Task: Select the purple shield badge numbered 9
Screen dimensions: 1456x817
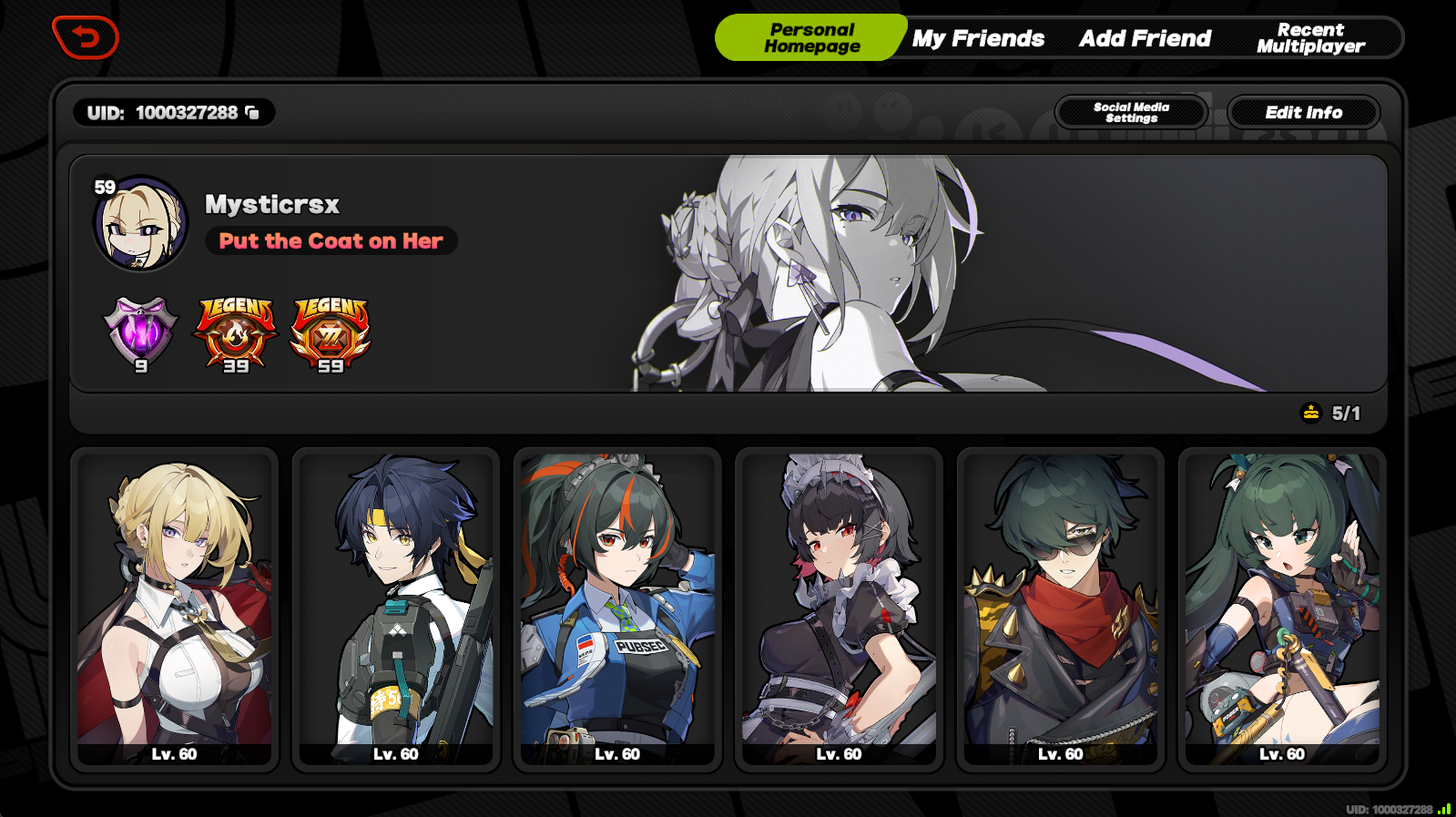Action: coord(141,332)
